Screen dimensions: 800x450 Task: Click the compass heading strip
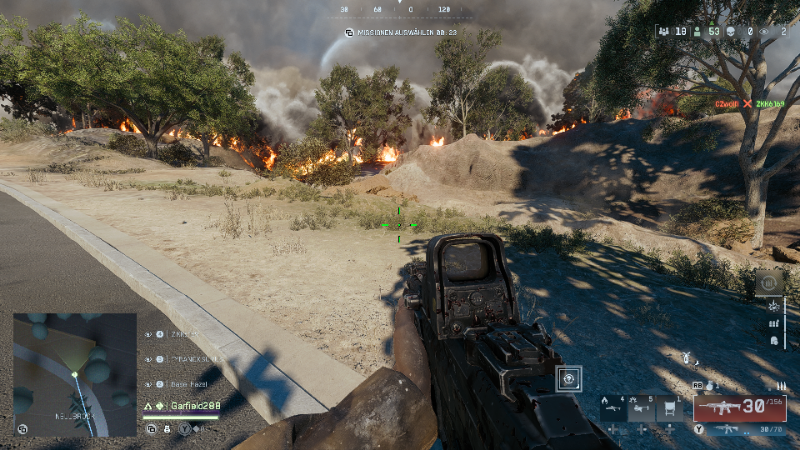click(x=400, y=9)
